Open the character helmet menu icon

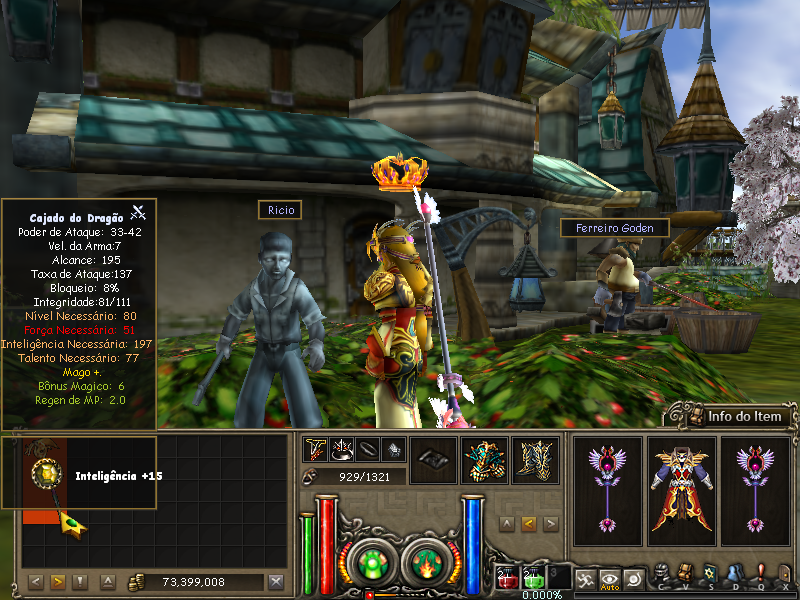(661, 573)
